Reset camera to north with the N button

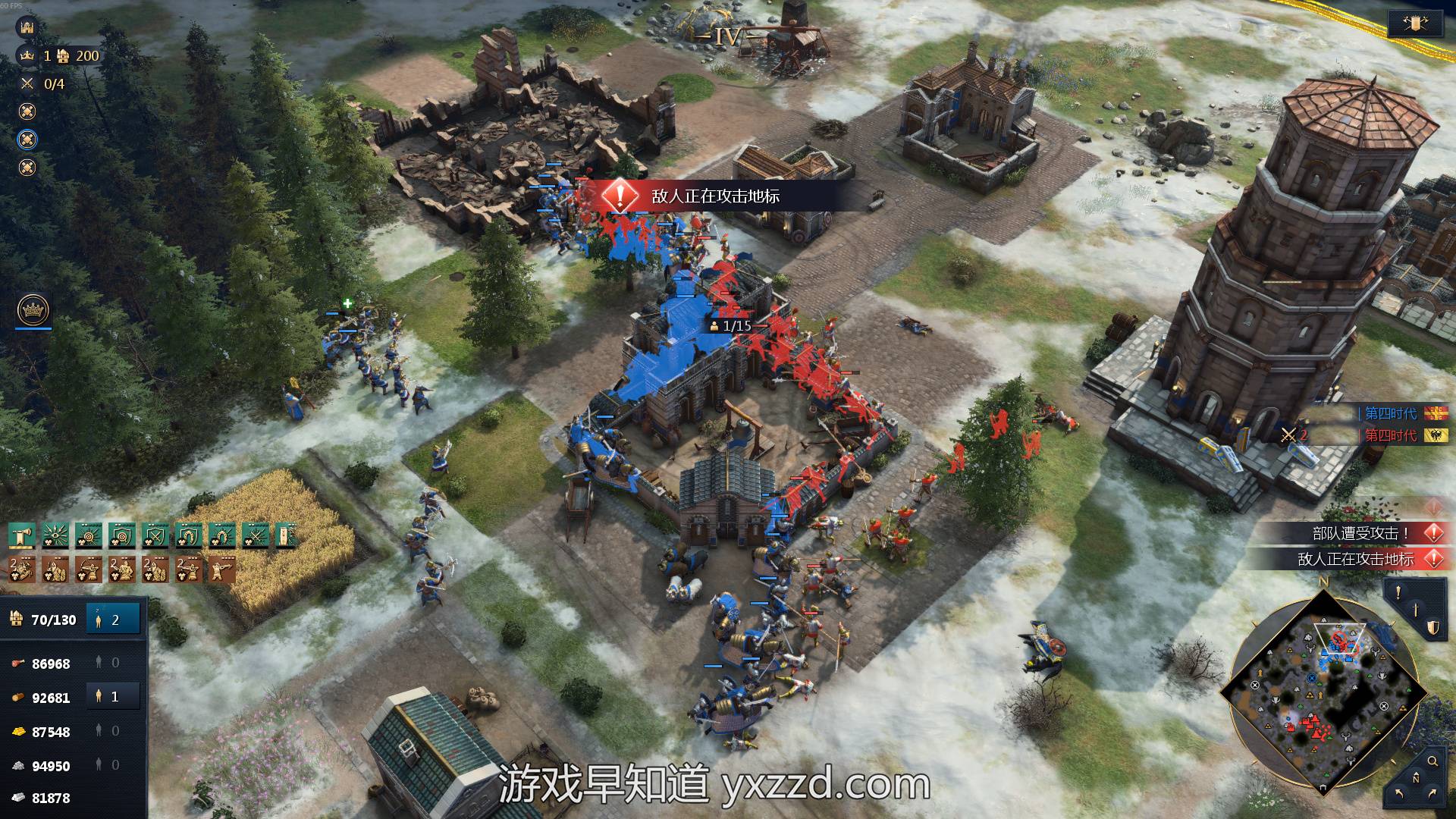pyautogui.click(x=1415, y=779)
